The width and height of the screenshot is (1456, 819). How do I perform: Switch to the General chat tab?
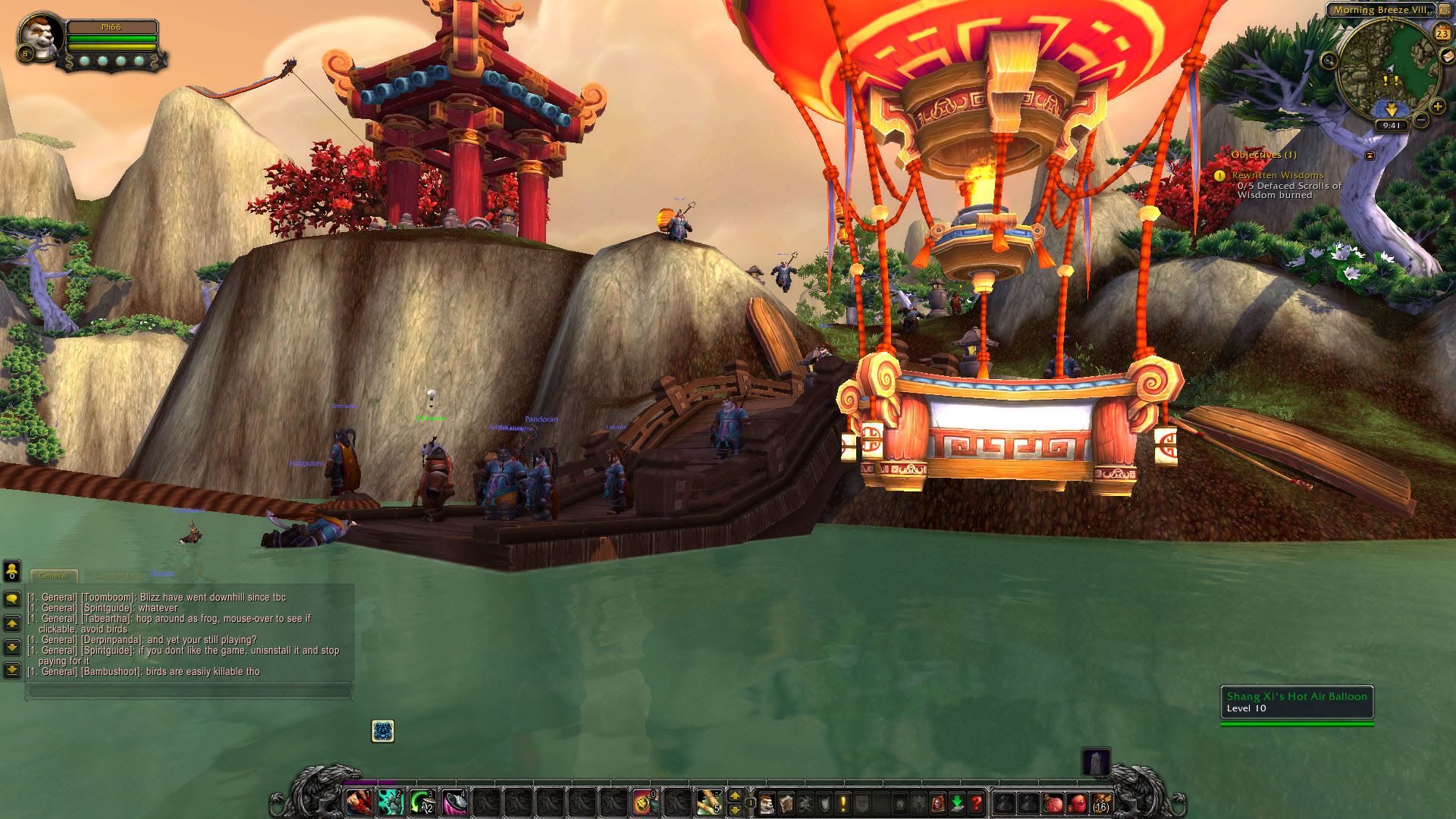click(x=54, y=576)
